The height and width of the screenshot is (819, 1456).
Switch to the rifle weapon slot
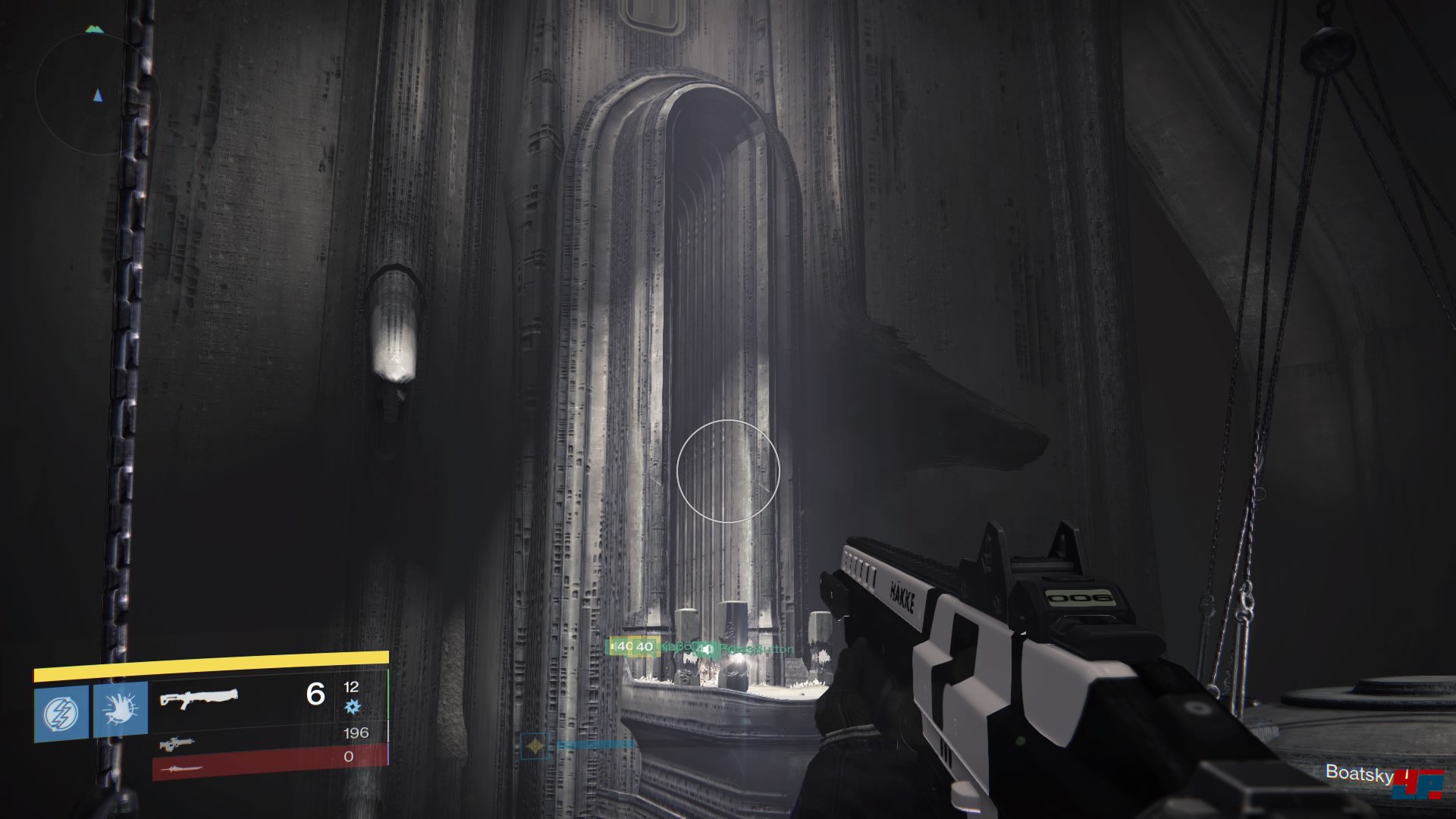tap(176, 743)
